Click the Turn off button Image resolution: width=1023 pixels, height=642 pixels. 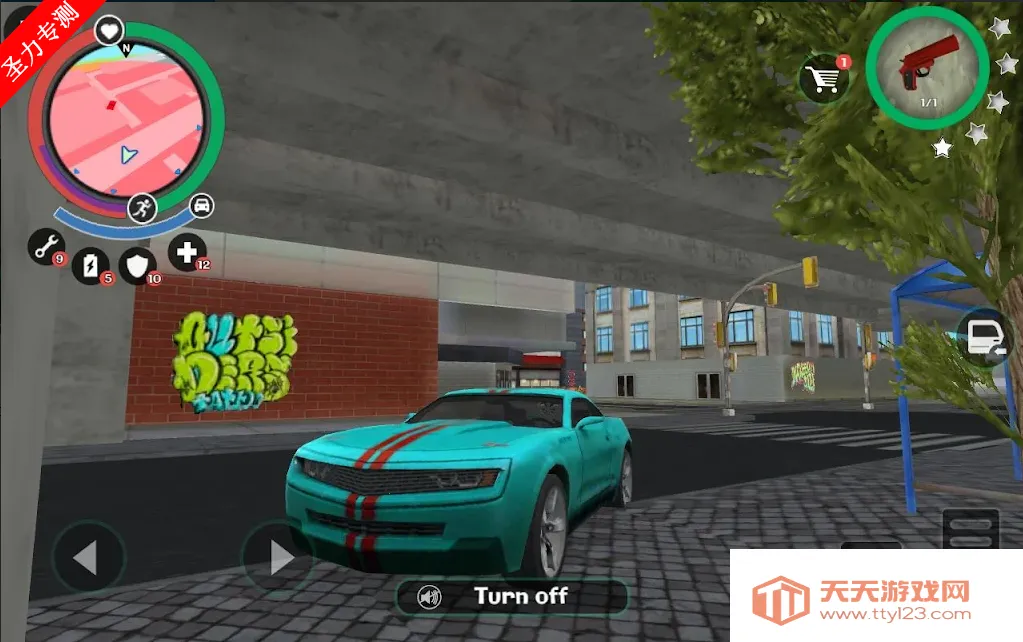pyautogui.click(x=511, y=597)
